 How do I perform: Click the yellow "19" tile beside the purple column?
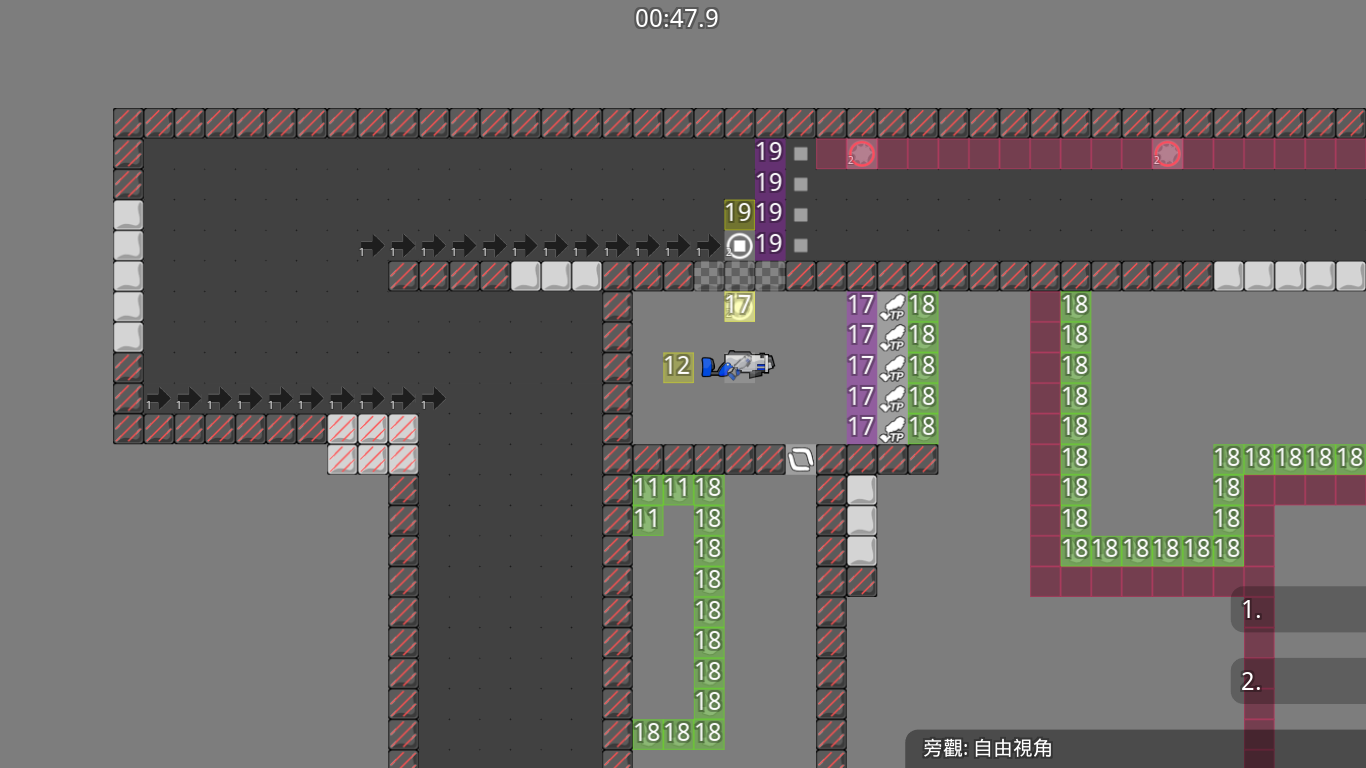737,213
